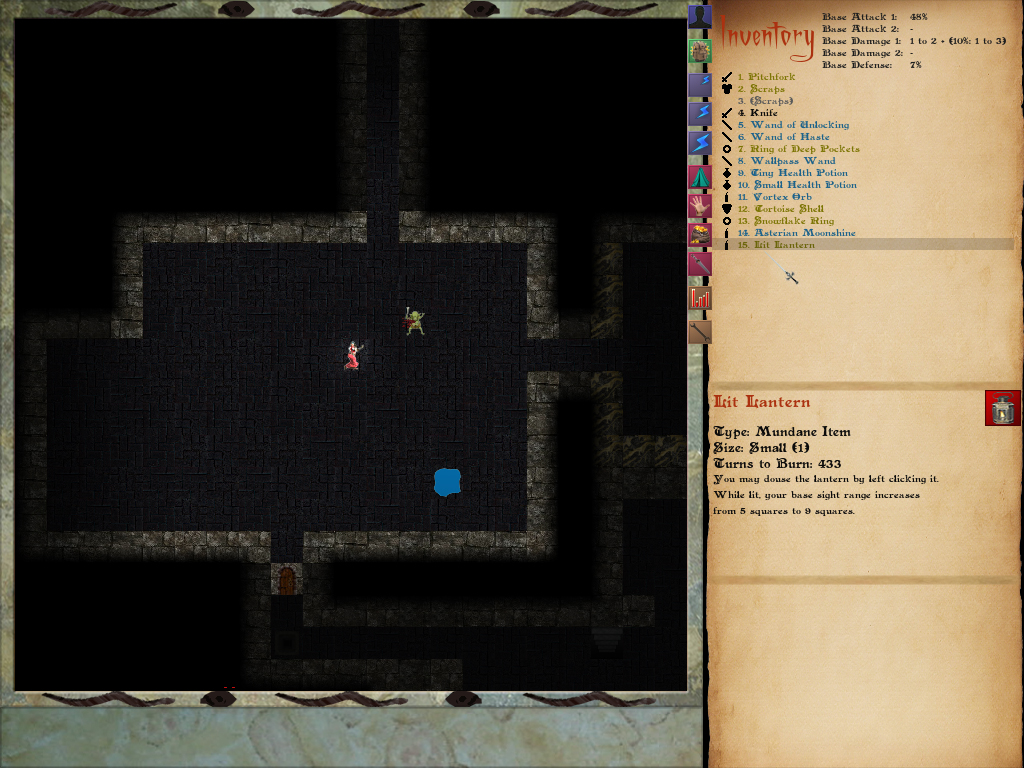Screen dimensions: 1024x768
Task: Douse the Lit Lantern list entry
Action: (784, 245)
